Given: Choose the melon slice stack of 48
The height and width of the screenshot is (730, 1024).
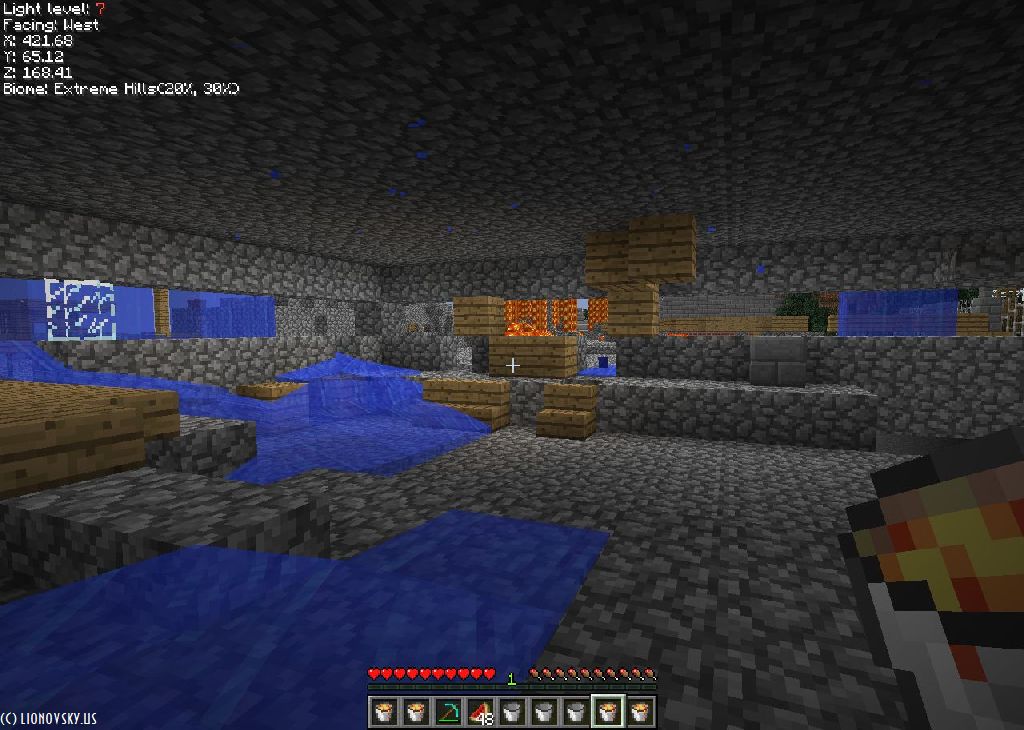Looking at the screenshot, I should coord(480,711).
